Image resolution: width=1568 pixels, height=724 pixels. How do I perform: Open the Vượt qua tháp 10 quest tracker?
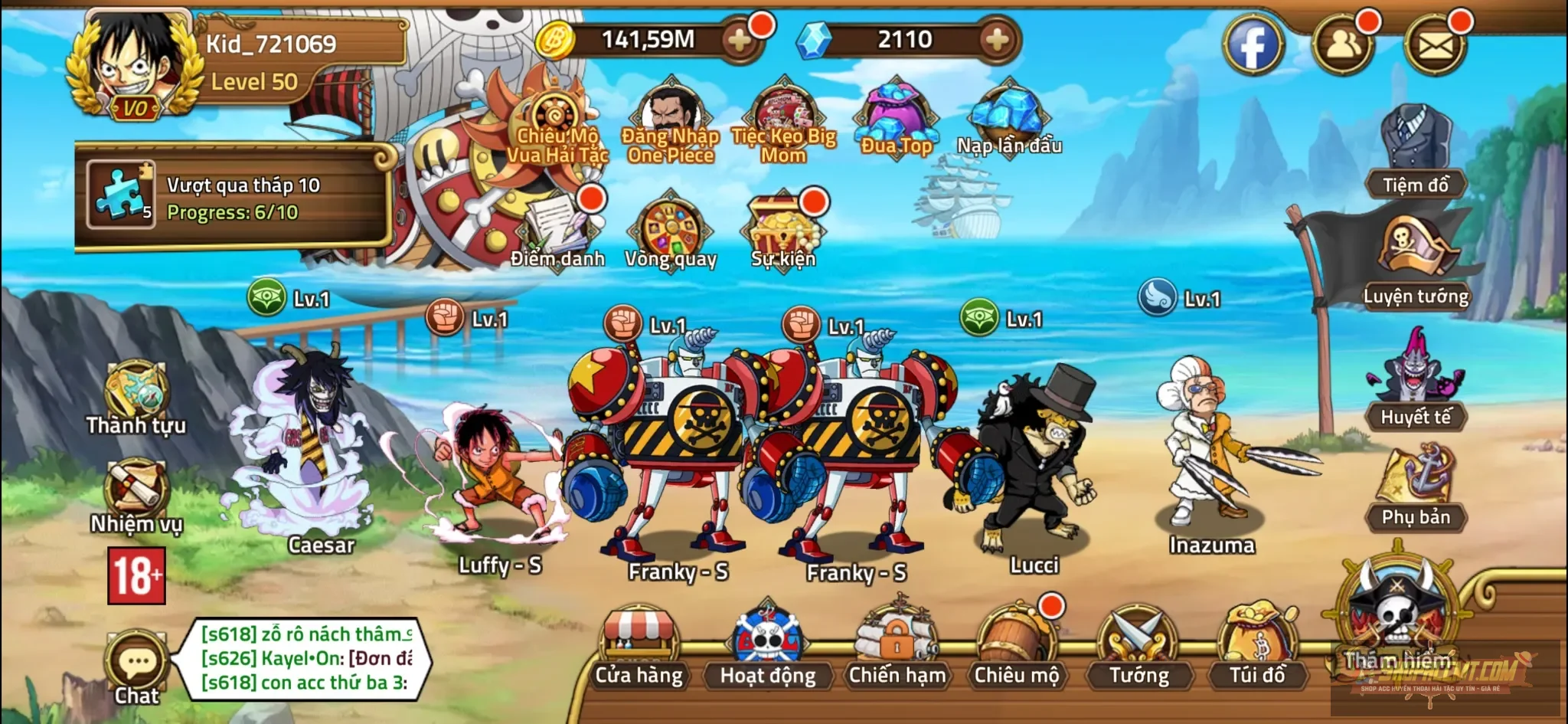(x=234, y=196)
